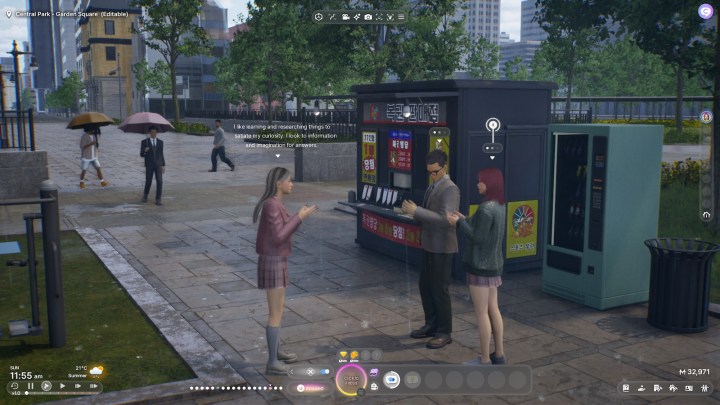Click the round purple icon on right edge
Screen dimensions: 720x405
point(706,117)
